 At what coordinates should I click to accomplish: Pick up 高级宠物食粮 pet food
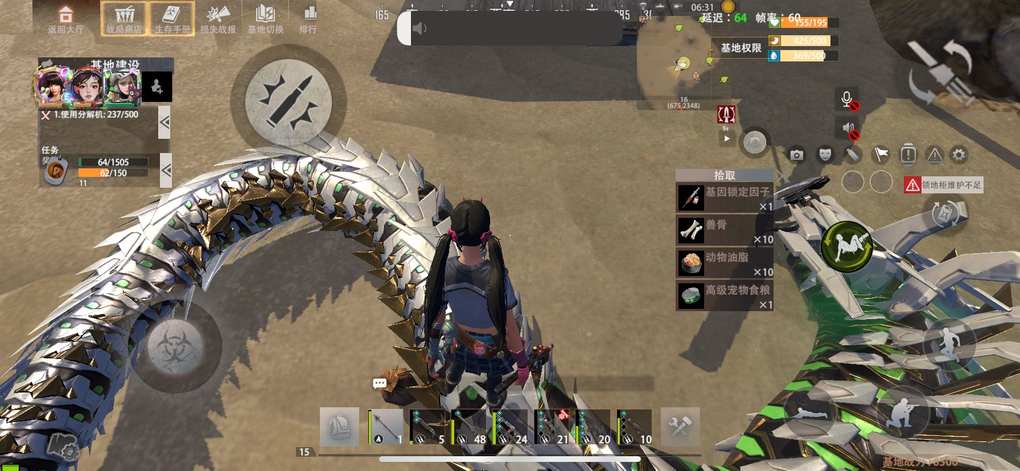point(725,295)
